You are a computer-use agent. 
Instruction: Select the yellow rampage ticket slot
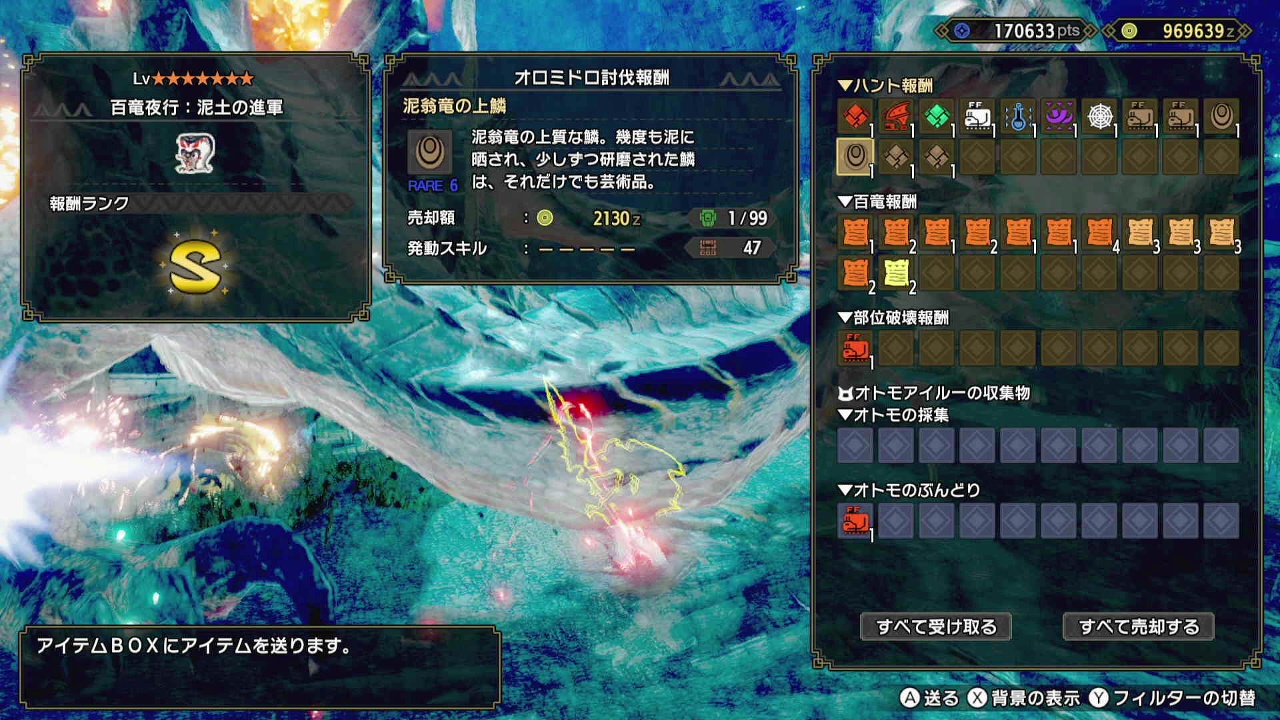896,272
